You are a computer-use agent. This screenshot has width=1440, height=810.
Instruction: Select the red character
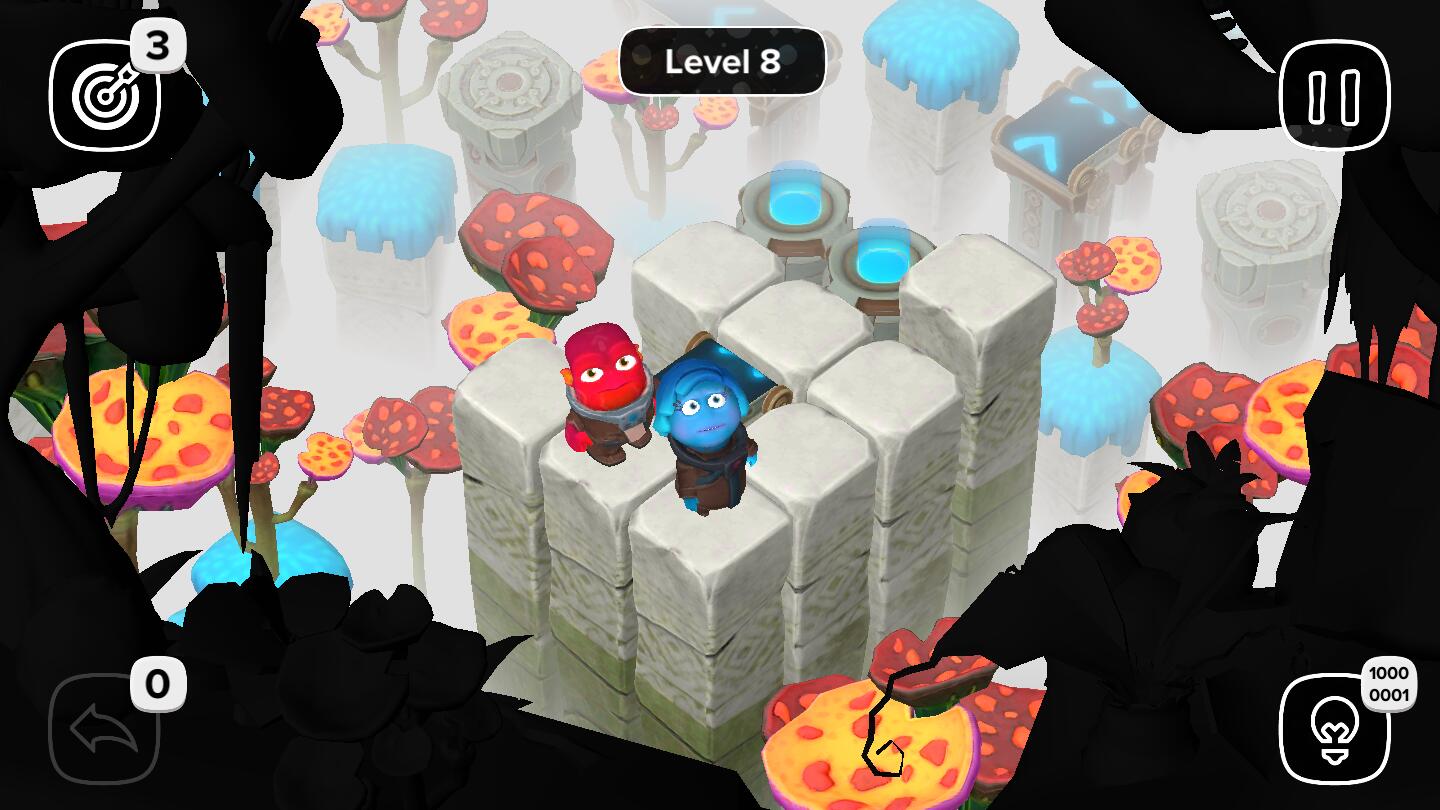pos(600,390)
